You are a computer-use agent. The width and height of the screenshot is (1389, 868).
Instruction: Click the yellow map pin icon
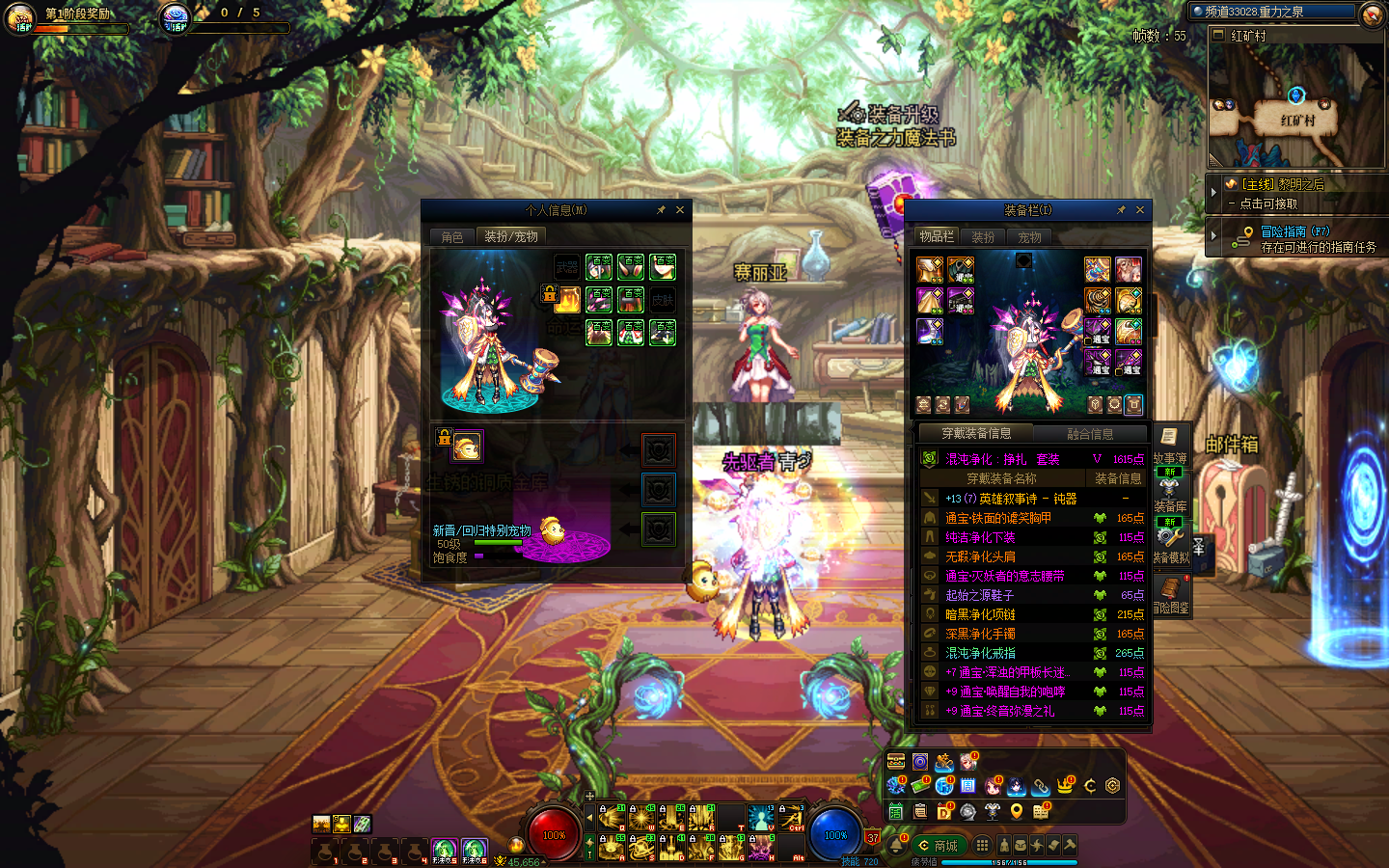[1017, 811]
